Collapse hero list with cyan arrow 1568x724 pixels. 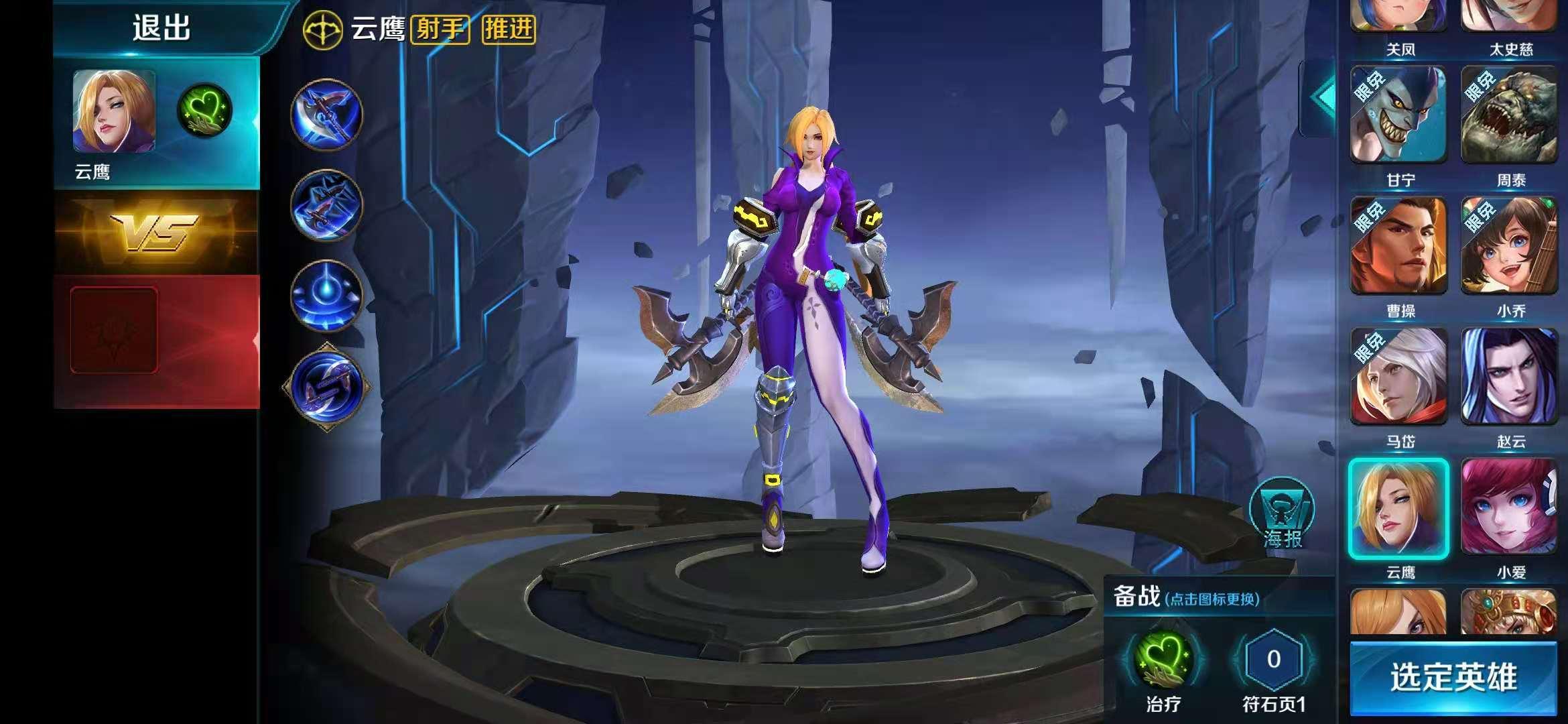pos(1318,98)
